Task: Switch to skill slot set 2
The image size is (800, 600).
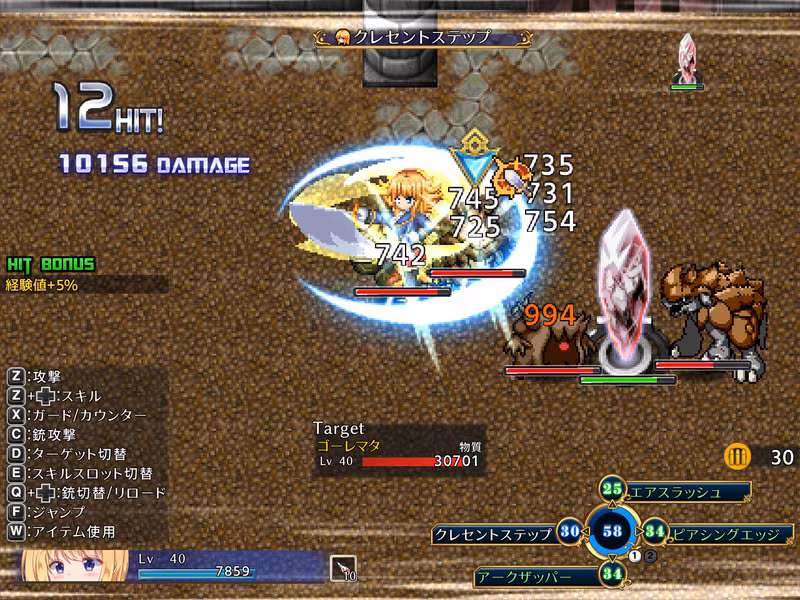Action: click(649, 555)
